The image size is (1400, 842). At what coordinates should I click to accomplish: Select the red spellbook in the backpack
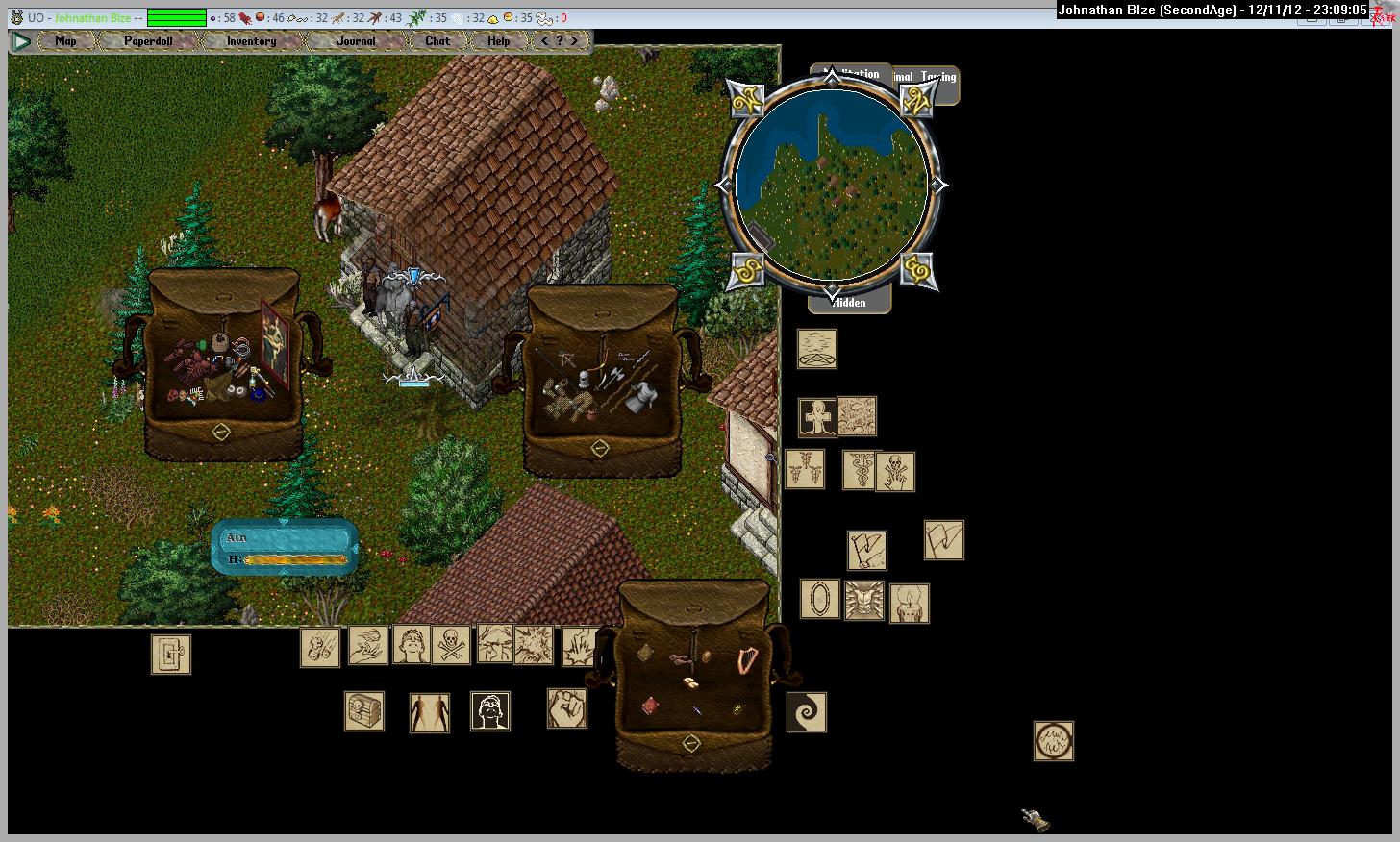tap(651, 706)
